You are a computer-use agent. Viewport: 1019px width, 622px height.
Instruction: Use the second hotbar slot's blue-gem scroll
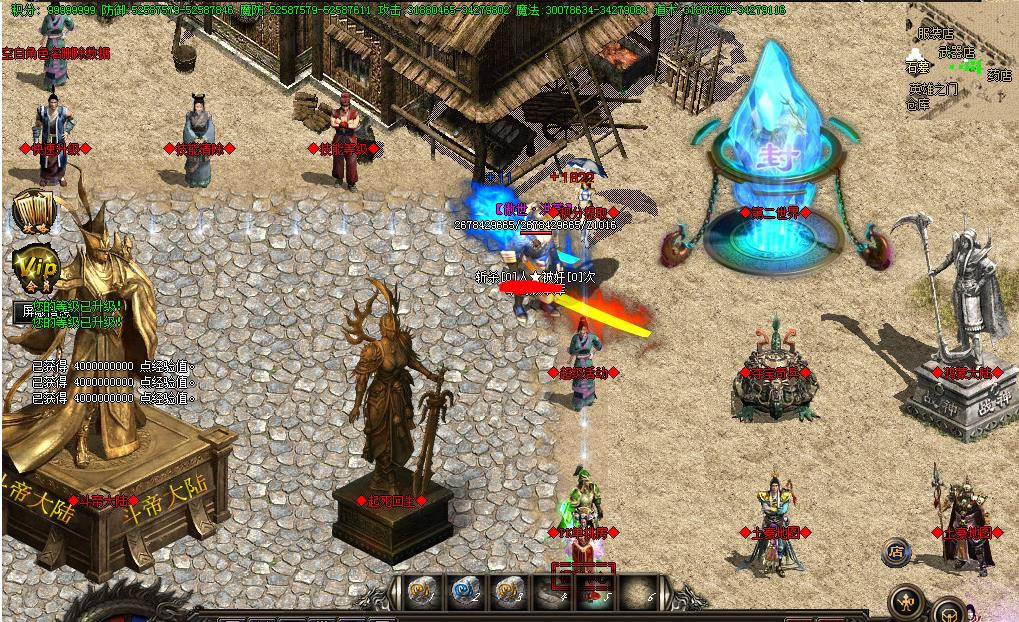[465, 592]
